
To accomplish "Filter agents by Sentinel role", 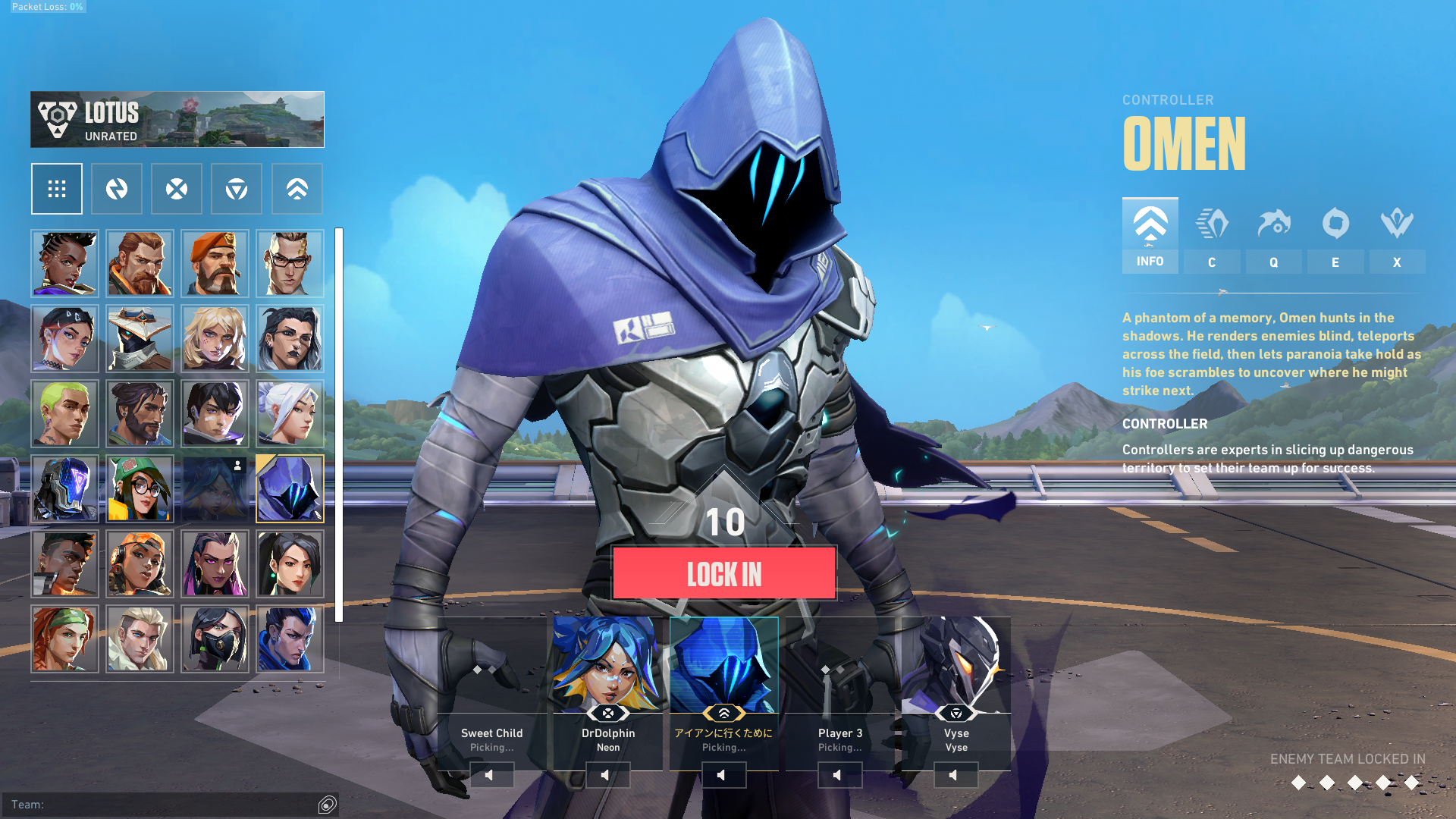I will 237,189.
